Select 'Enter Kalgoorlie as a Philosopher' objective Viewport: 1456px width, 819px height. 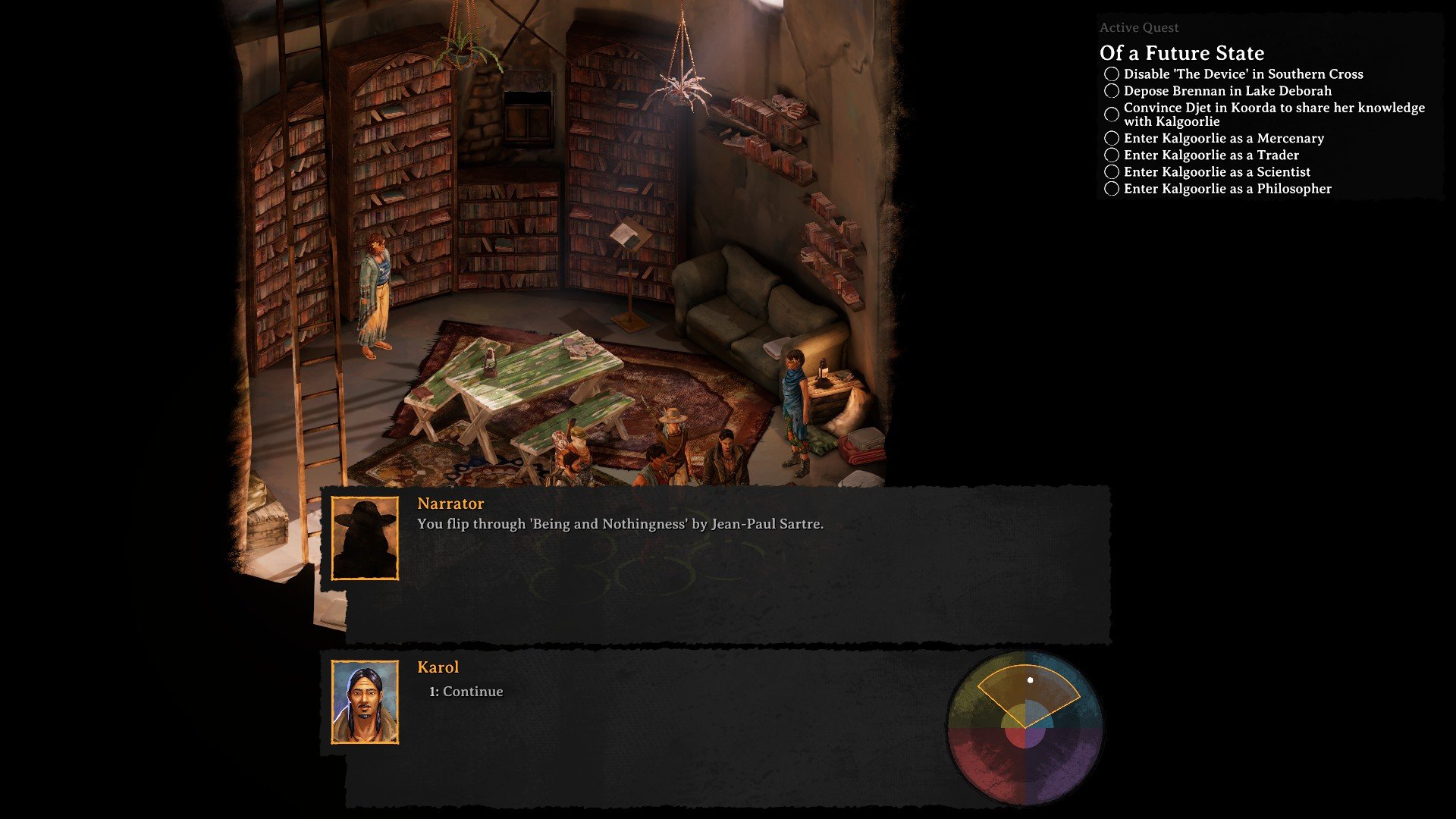1227,189
